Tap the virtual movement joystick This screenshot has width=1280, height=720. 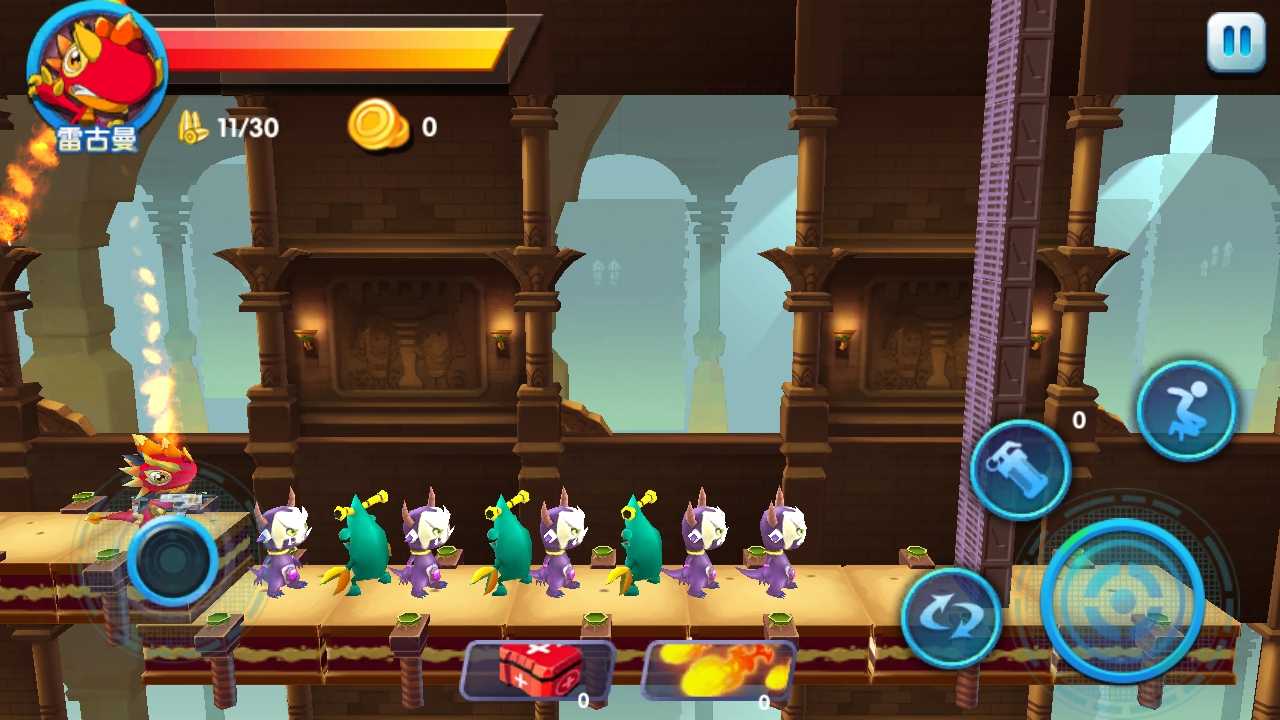(x=173, y=561)
